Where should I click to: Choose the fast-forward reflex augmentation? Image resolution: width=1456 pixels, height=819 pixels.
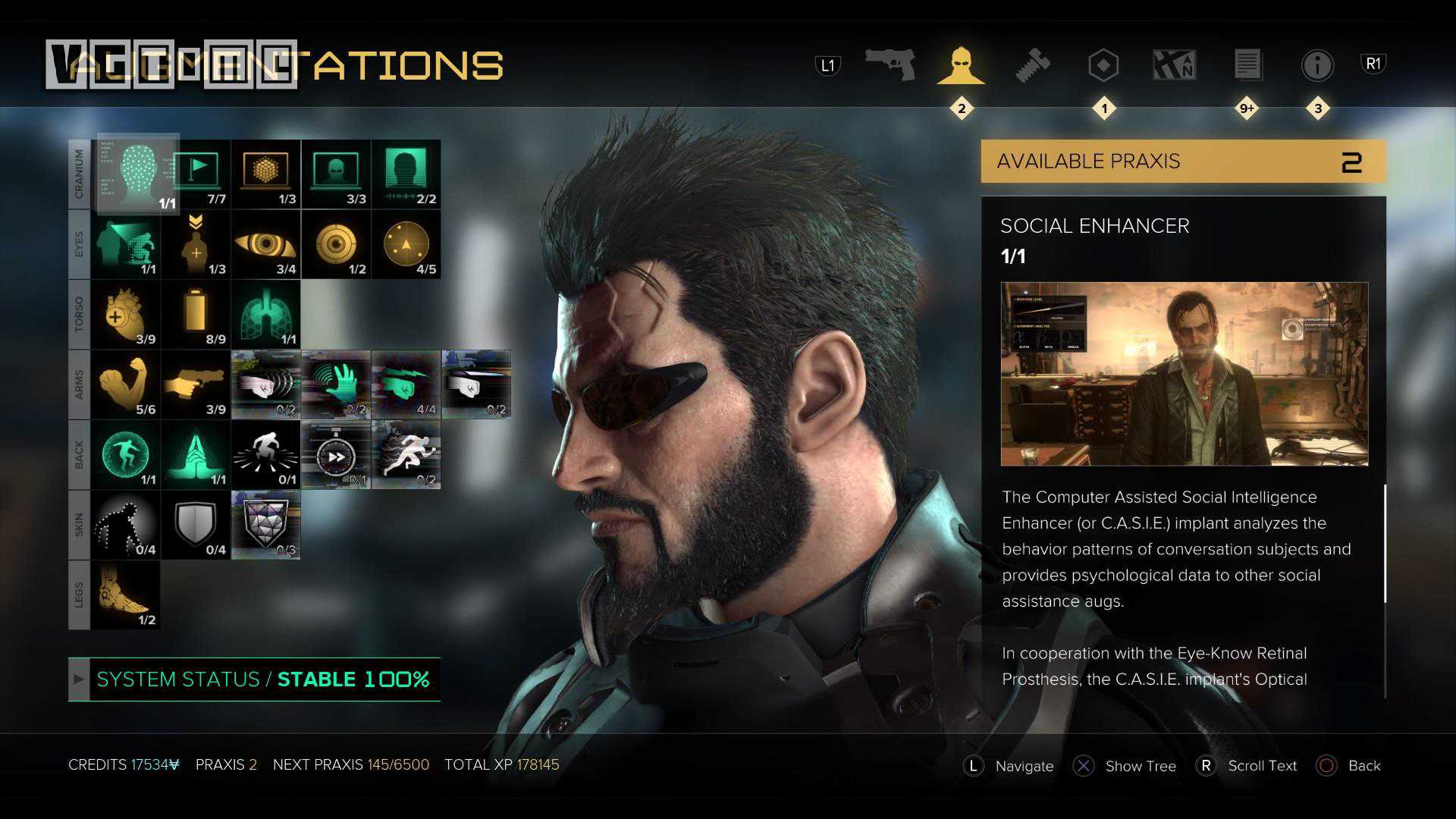[336, 454]
